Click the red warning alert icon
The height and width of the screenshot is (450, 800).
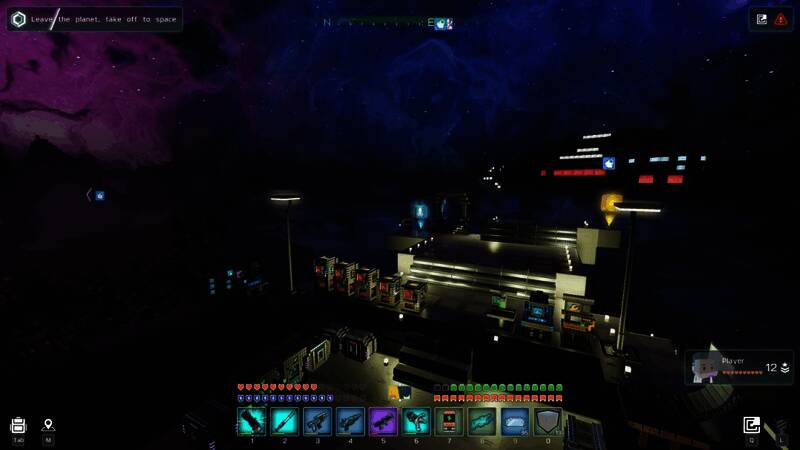point(781,18)
